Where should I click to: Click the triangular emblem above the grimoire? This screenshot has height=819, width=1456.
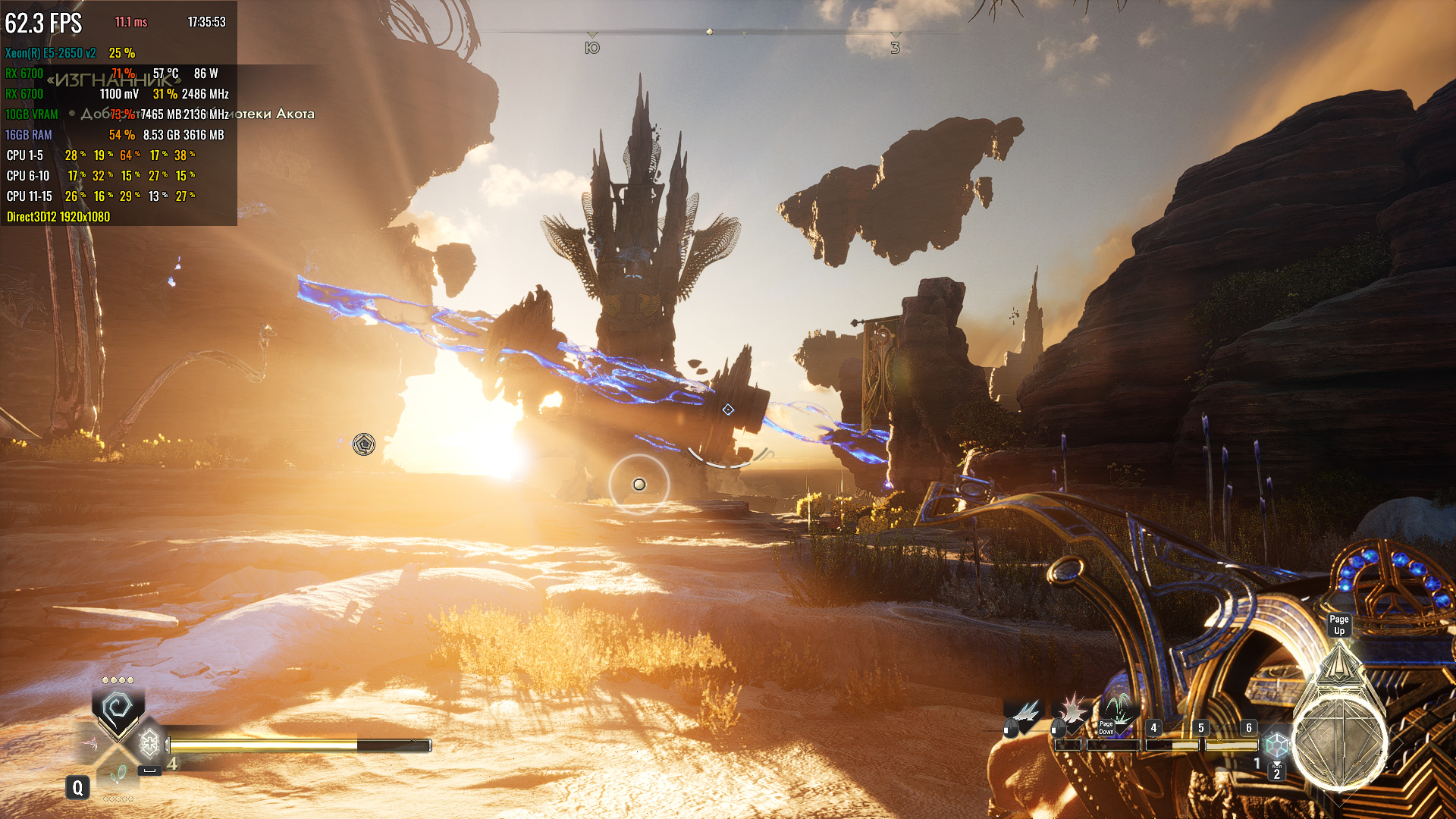(1339, 664)
